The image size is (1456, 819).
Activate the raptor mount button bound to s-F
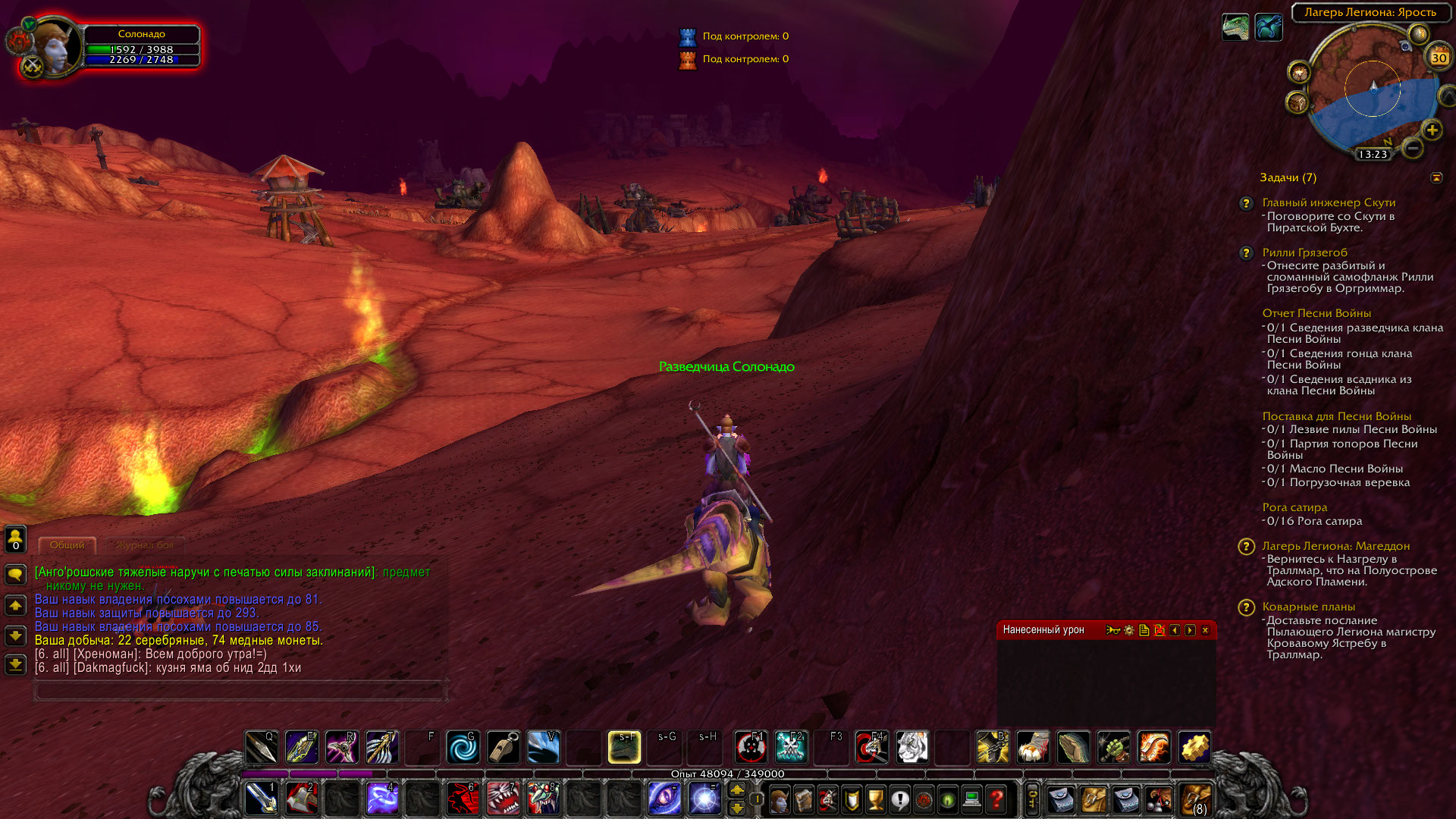point(624,748)
